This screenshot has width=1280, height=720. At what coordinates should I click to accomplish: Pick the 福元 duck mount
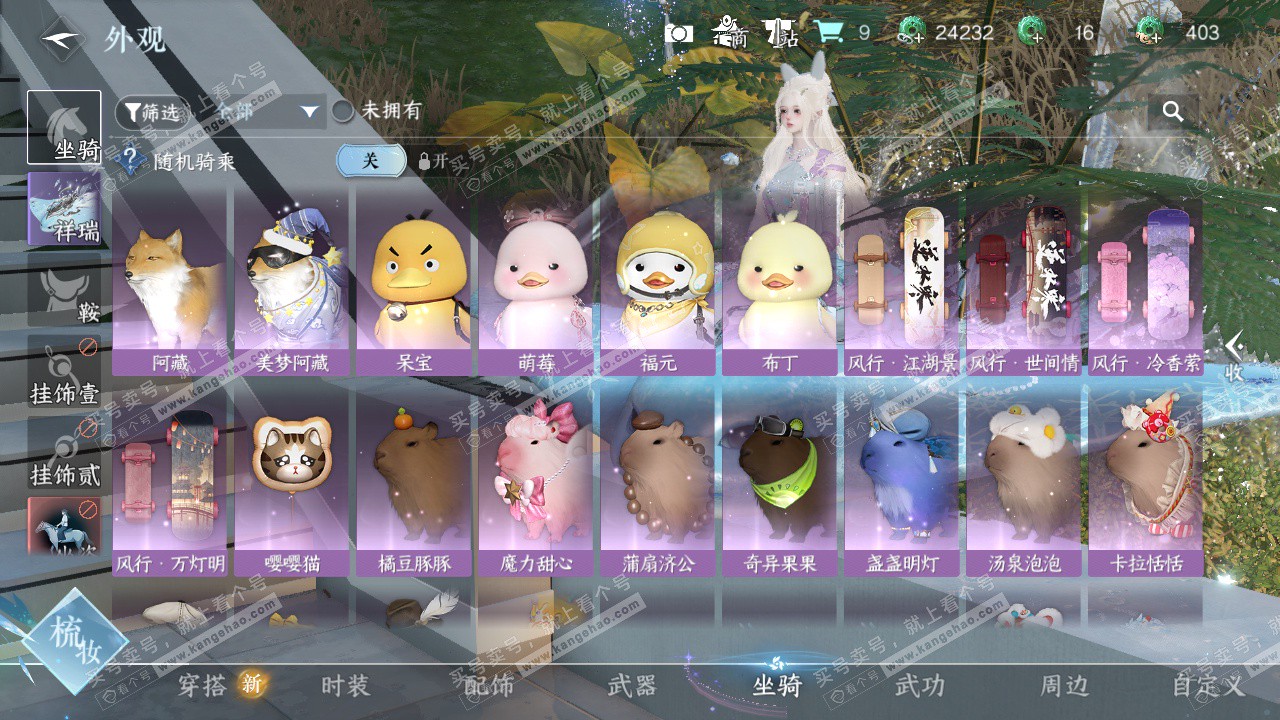click(x=658, y=285)
